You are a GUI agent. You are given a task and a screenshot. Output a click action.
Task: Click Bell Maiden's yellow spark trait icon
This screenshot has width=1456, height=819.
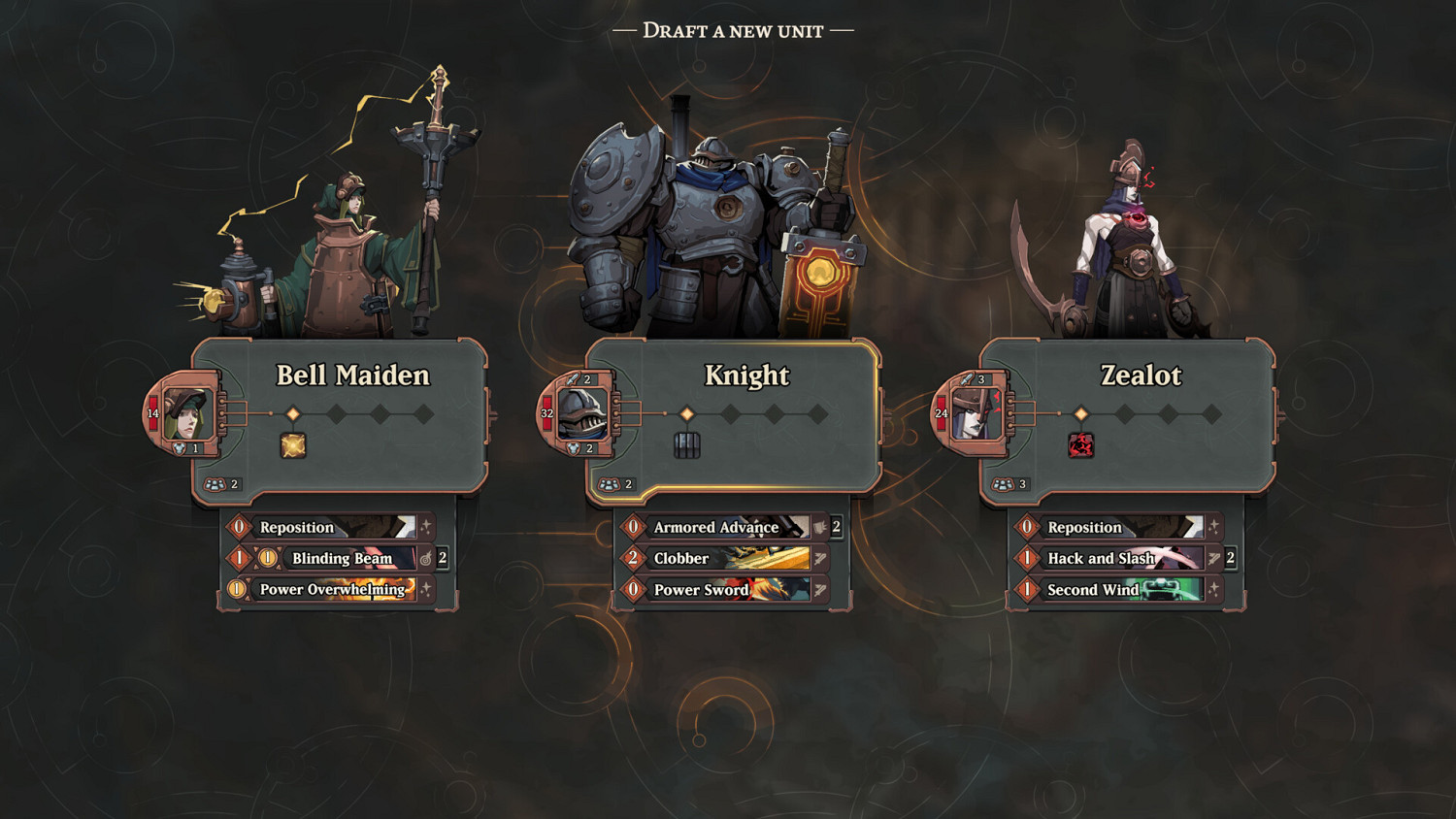(x=293, y=445)
